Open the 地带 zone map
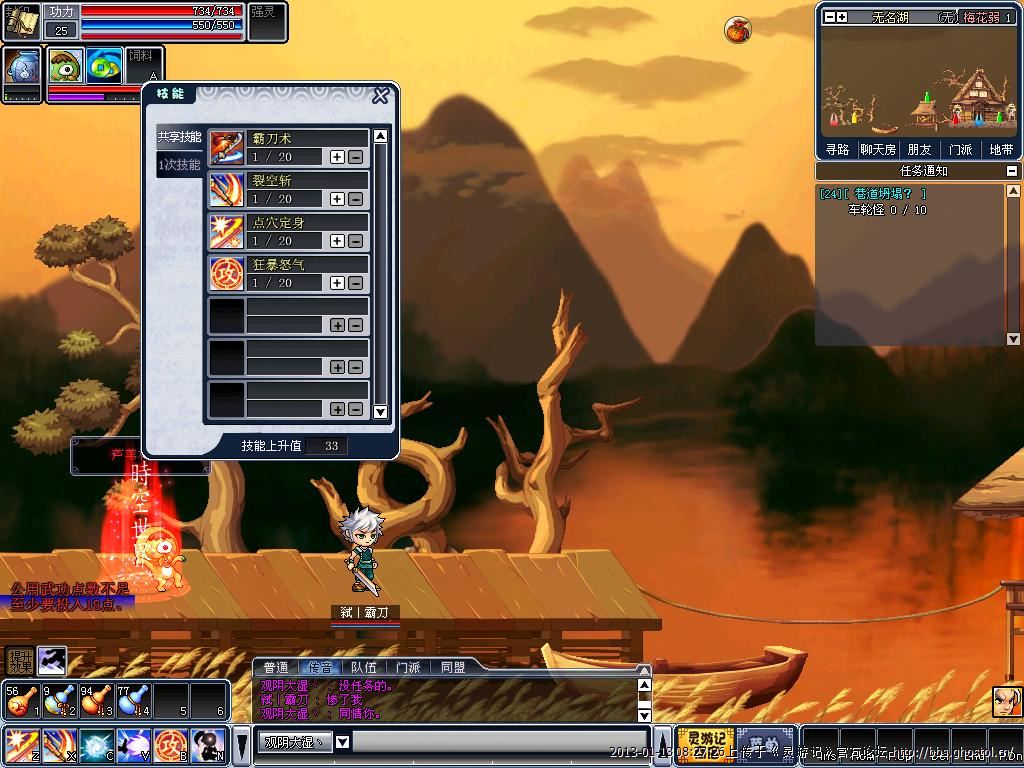Image resolution: width=1024 pixels, height=768 pixels. pos(1000,150)
